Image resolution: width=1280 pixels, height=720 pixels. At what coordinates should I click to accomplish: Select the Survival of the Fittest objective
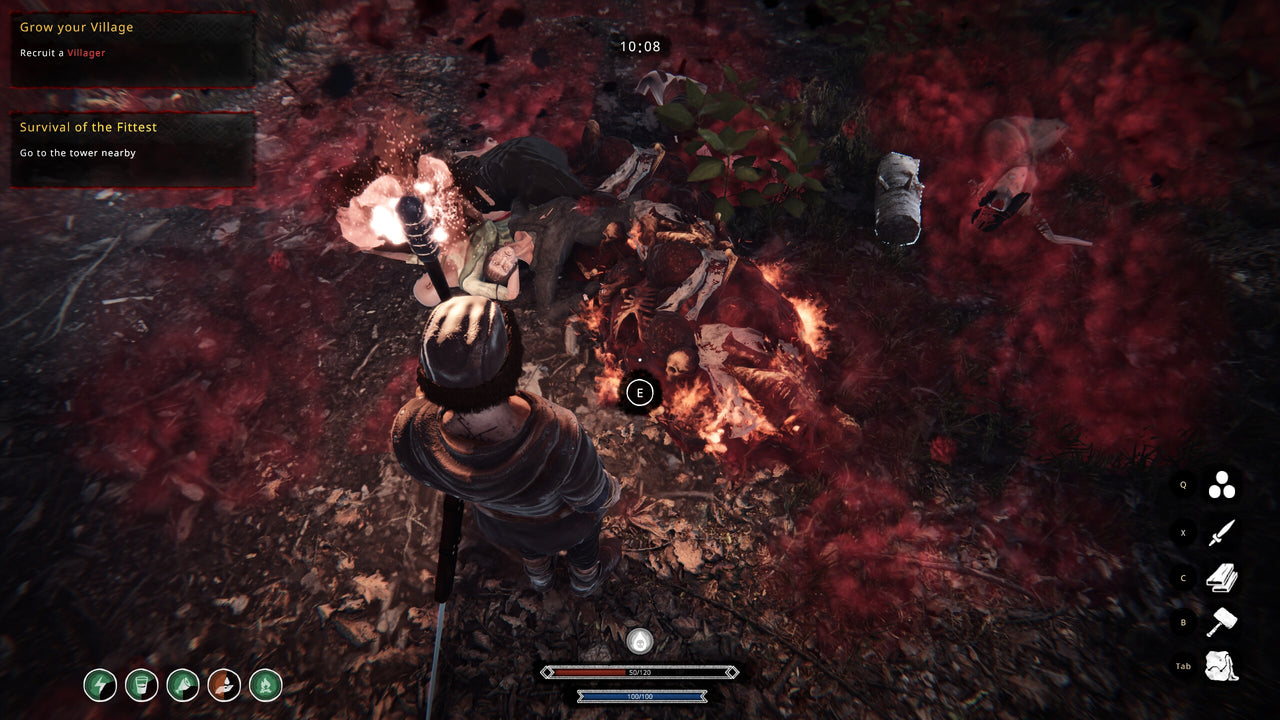[133, 149]
